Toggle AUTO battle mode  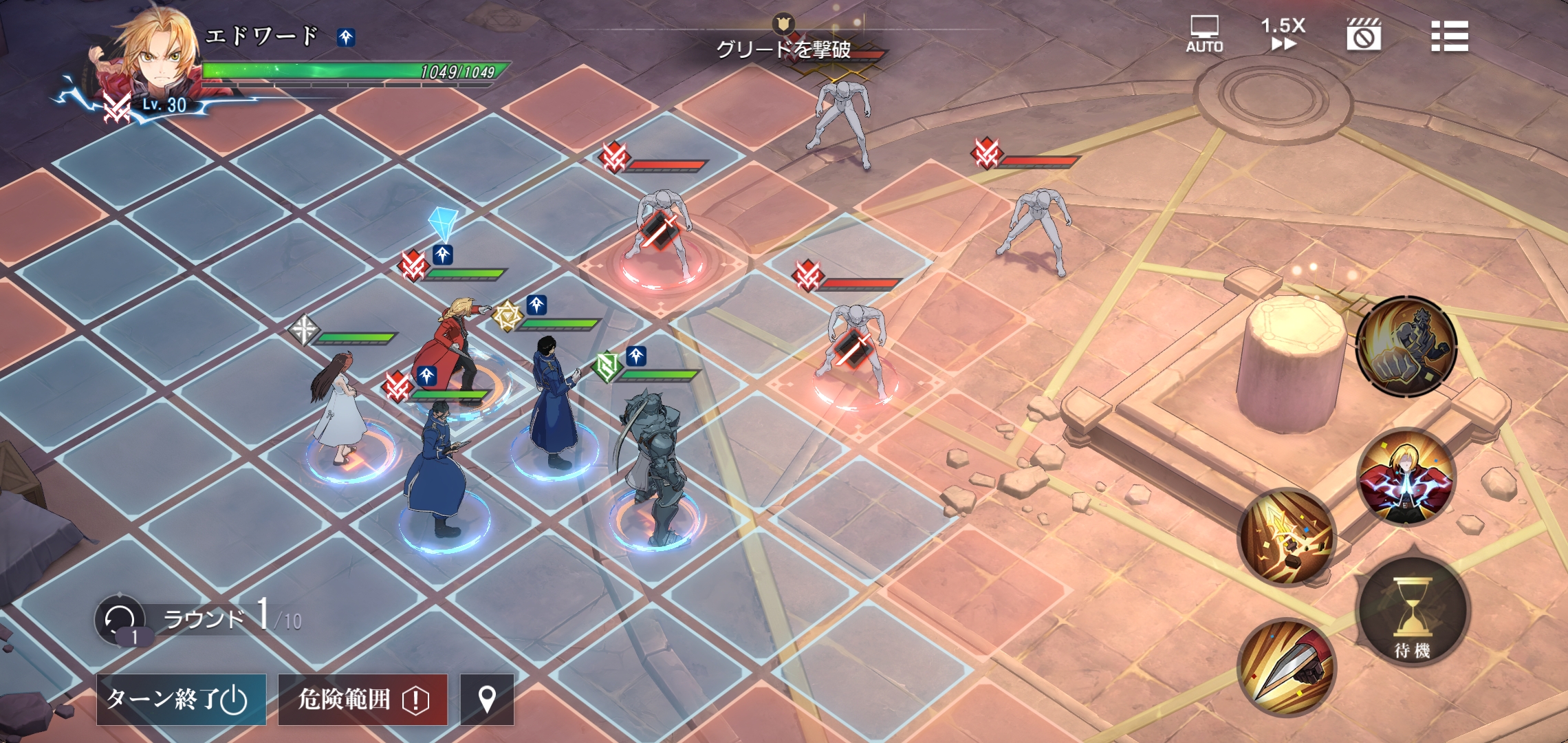(1204, 34)
